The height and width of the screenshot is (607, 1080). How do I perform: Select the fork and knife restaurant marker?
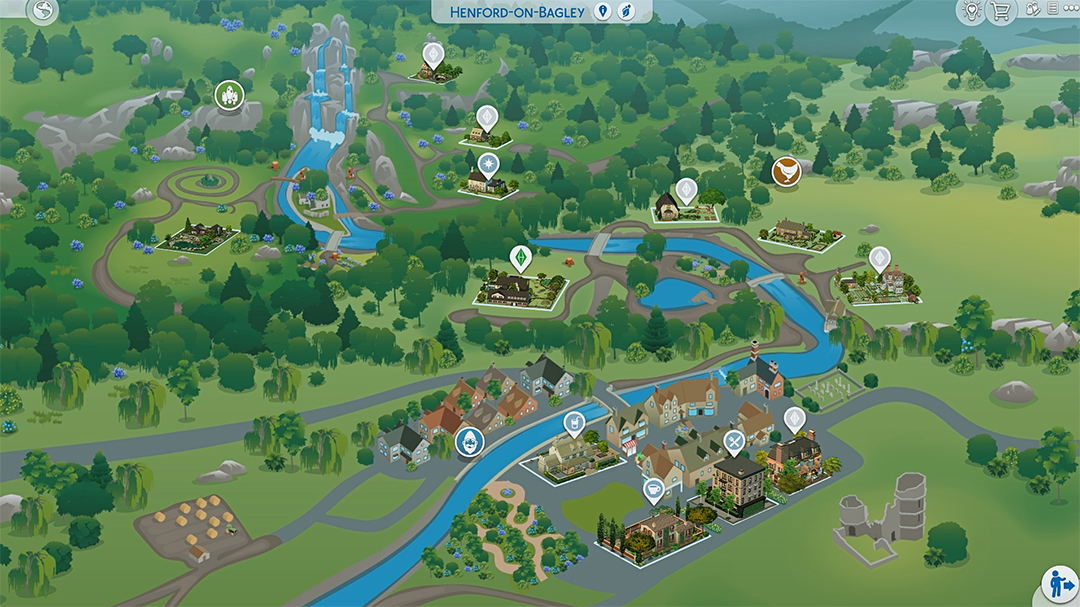click(735, 441)
